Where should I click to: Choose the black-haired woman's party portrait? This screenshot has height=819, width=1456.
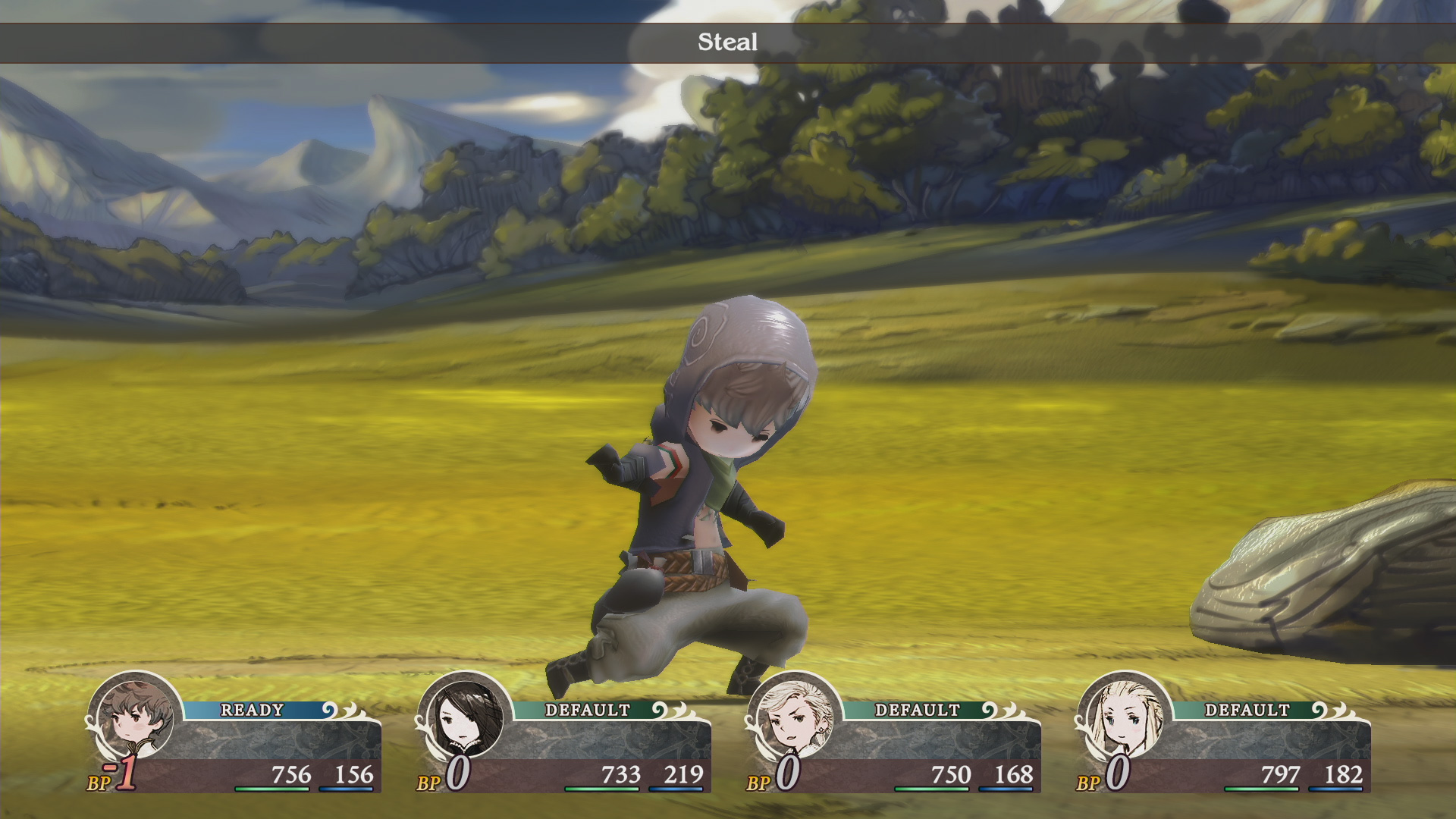tap(465, 717)
